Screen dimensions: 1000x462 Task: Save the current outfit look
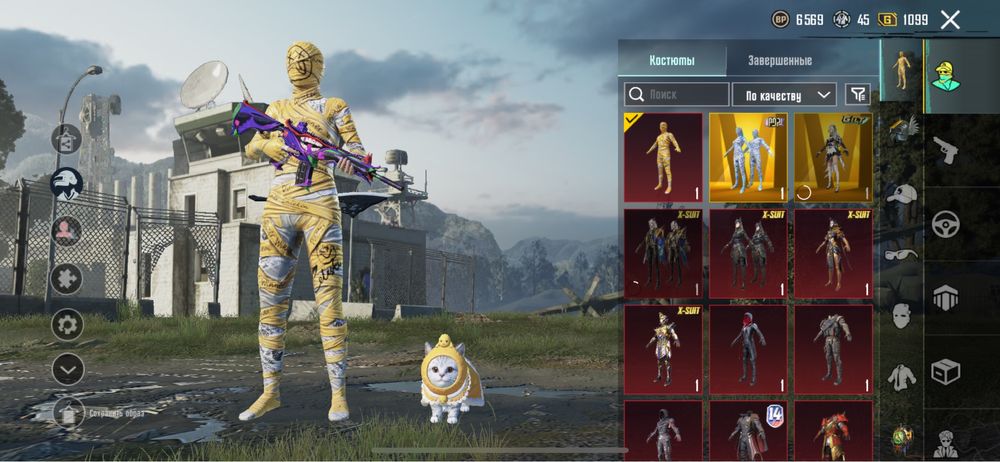68,411
